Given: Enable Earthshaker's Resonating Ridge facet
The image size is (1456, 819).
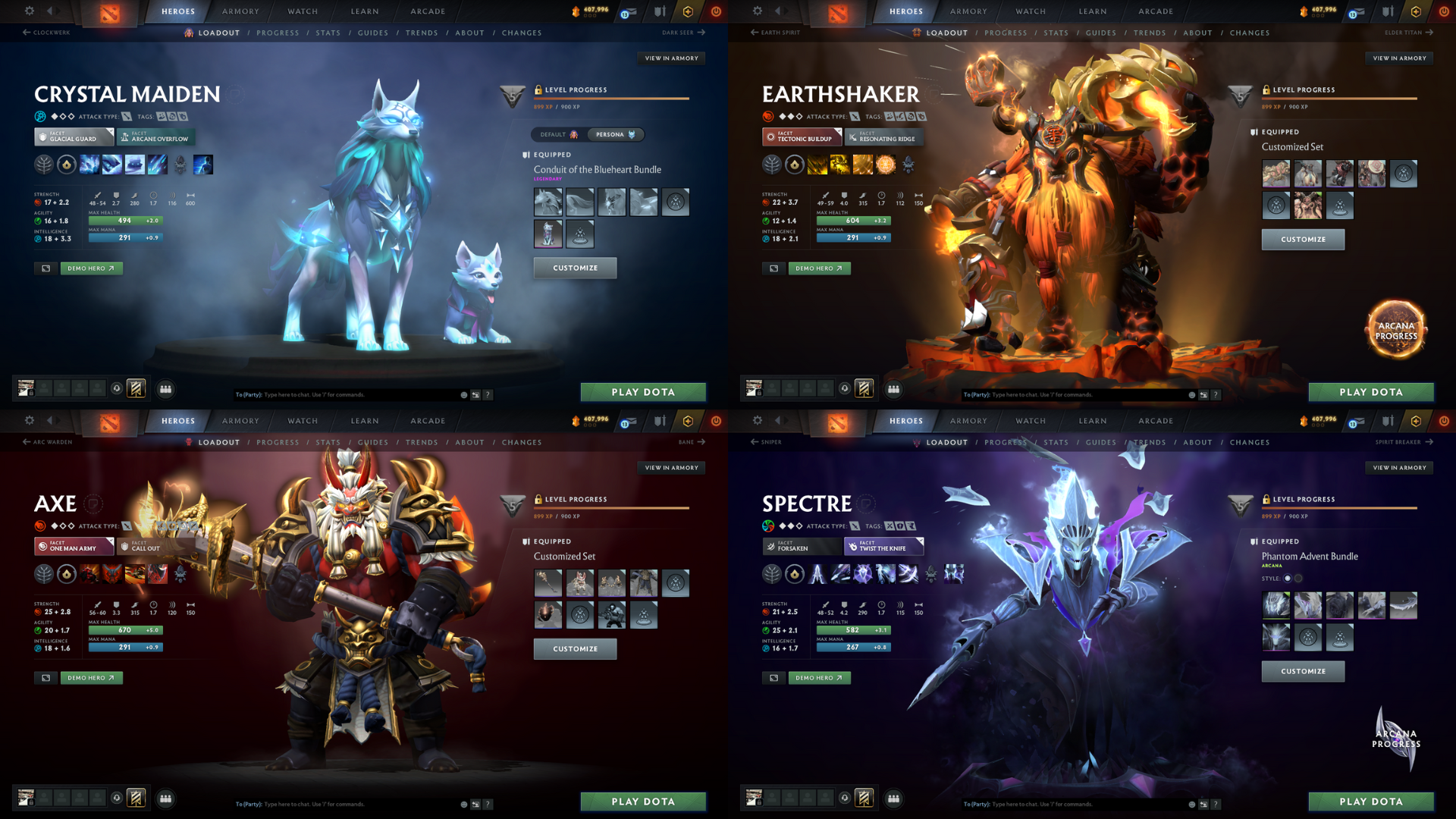Looking at the screenshot, I should 884,137.
